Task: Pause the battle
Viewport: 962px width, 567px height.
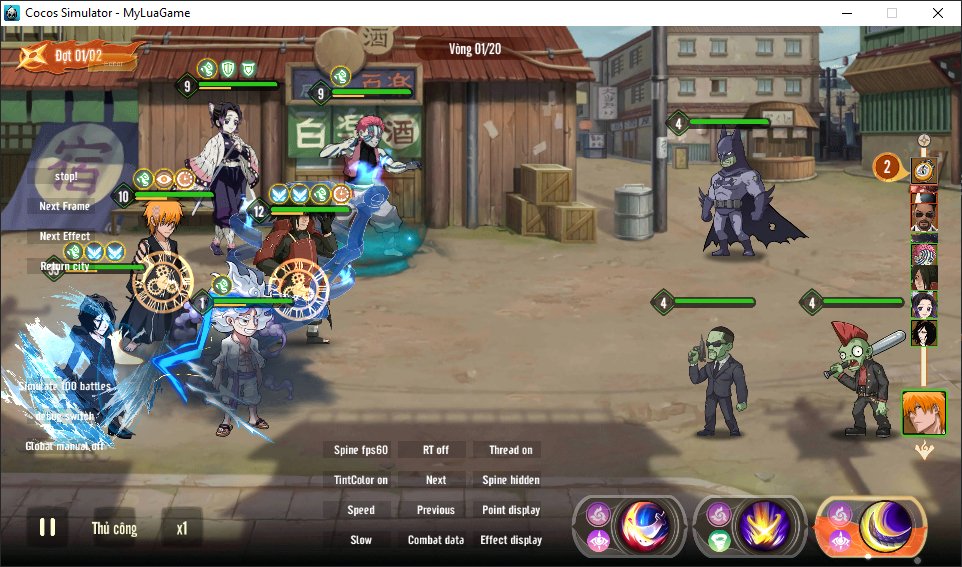Action: coord(47,528)
